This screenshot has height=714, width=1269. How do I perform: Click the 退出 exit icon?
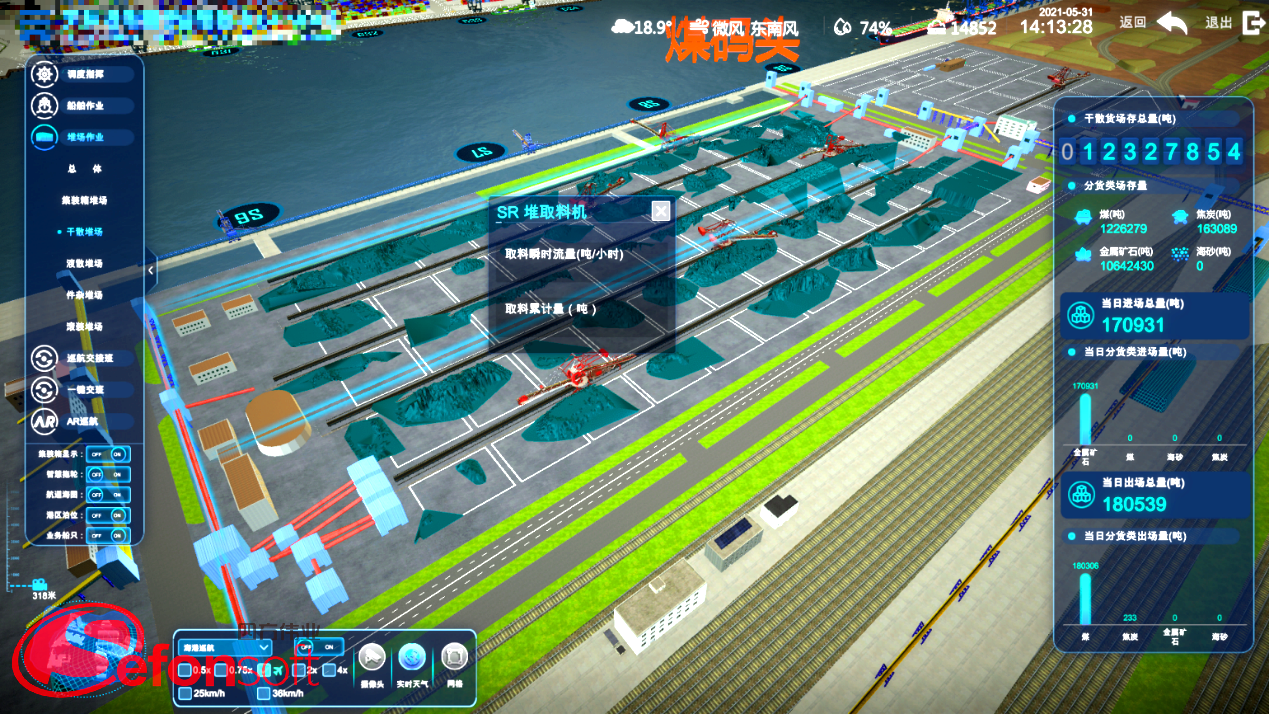(1251, 24)
